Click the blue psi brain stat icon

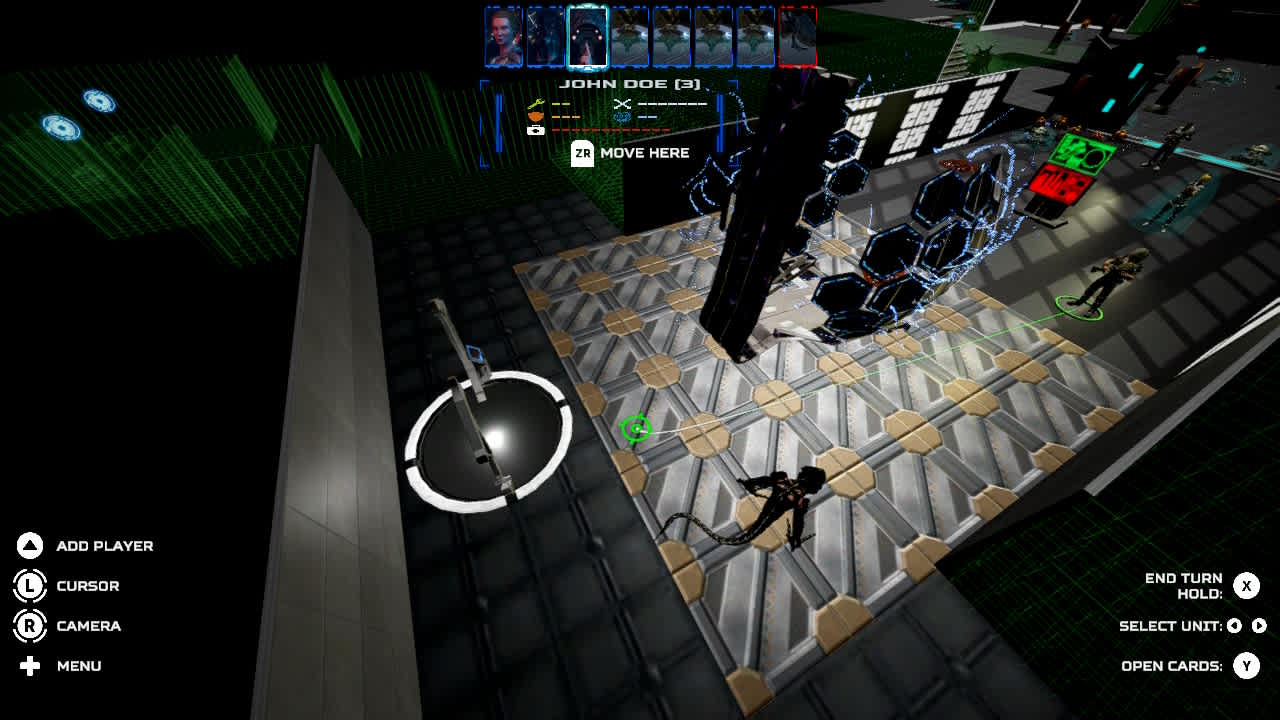(622, 118)
